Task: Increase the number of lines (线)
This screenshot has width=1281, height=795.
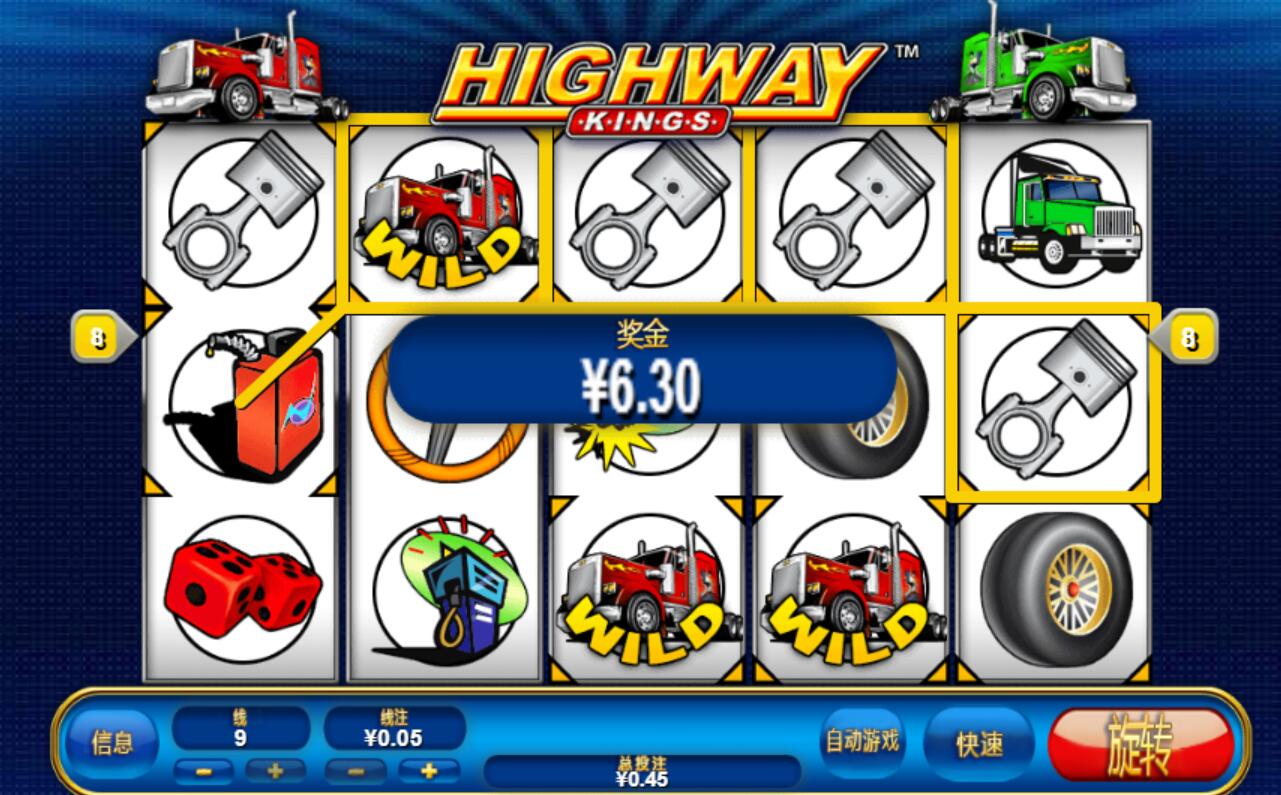Action: point(275,771)
